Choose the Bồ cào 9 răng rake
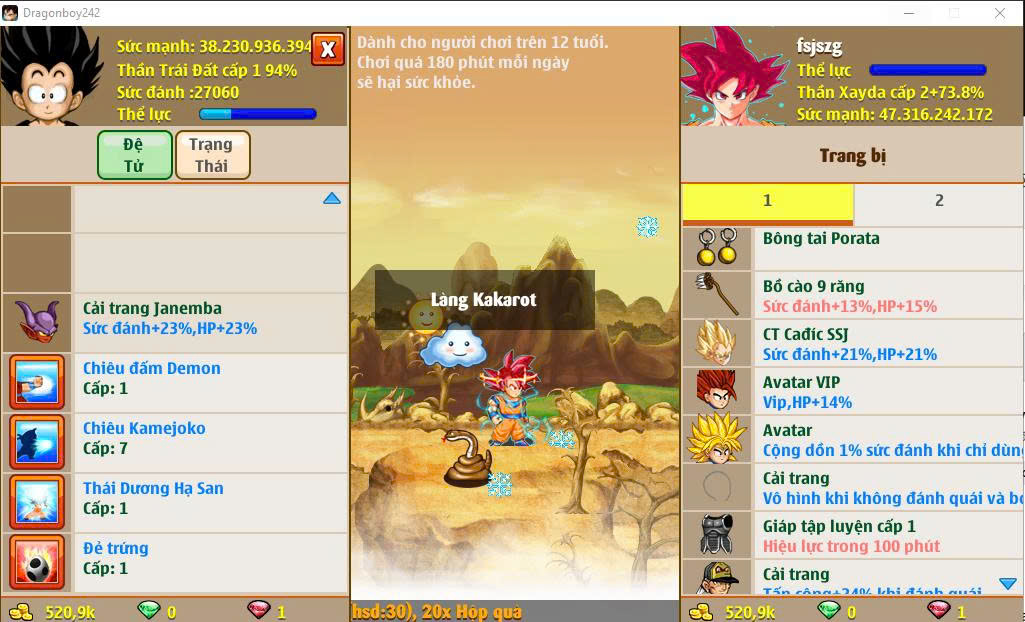 click(x=850, y=295)
